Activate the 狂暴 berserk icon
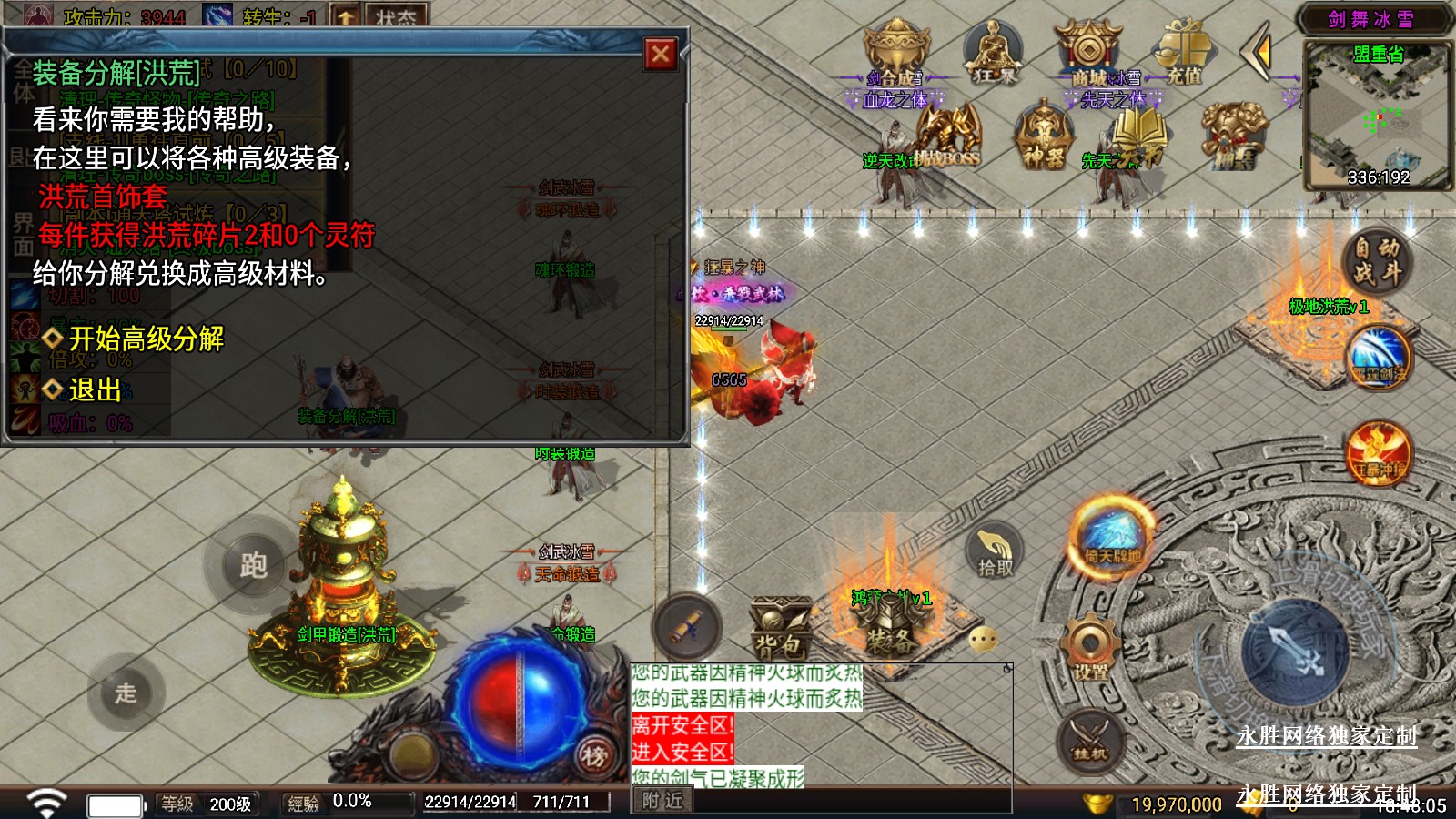This screenshot has height=819, width=1456. point(993,53)
